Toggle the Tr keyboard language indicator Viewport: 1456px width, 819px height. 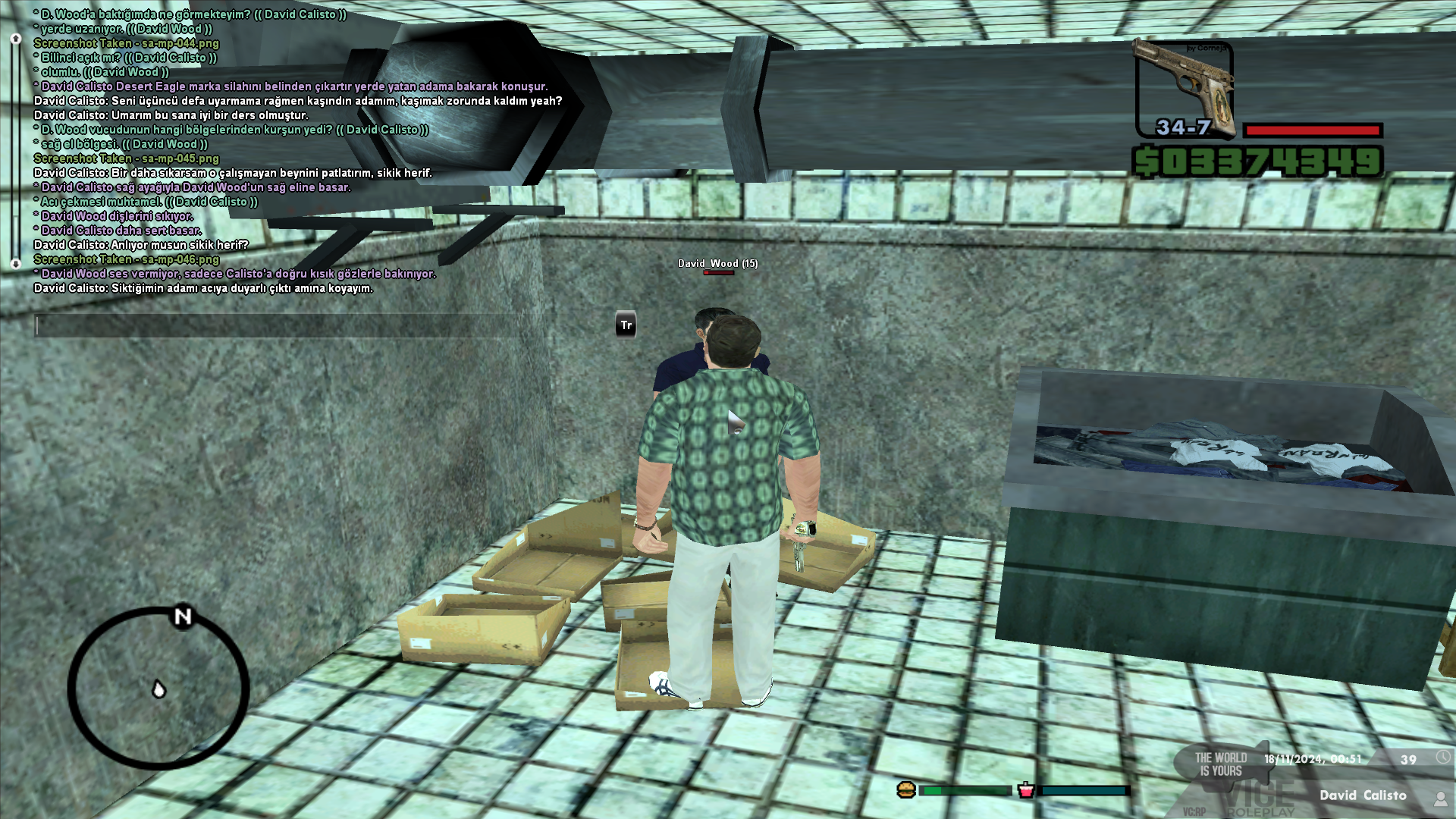(x=626, y=325)
